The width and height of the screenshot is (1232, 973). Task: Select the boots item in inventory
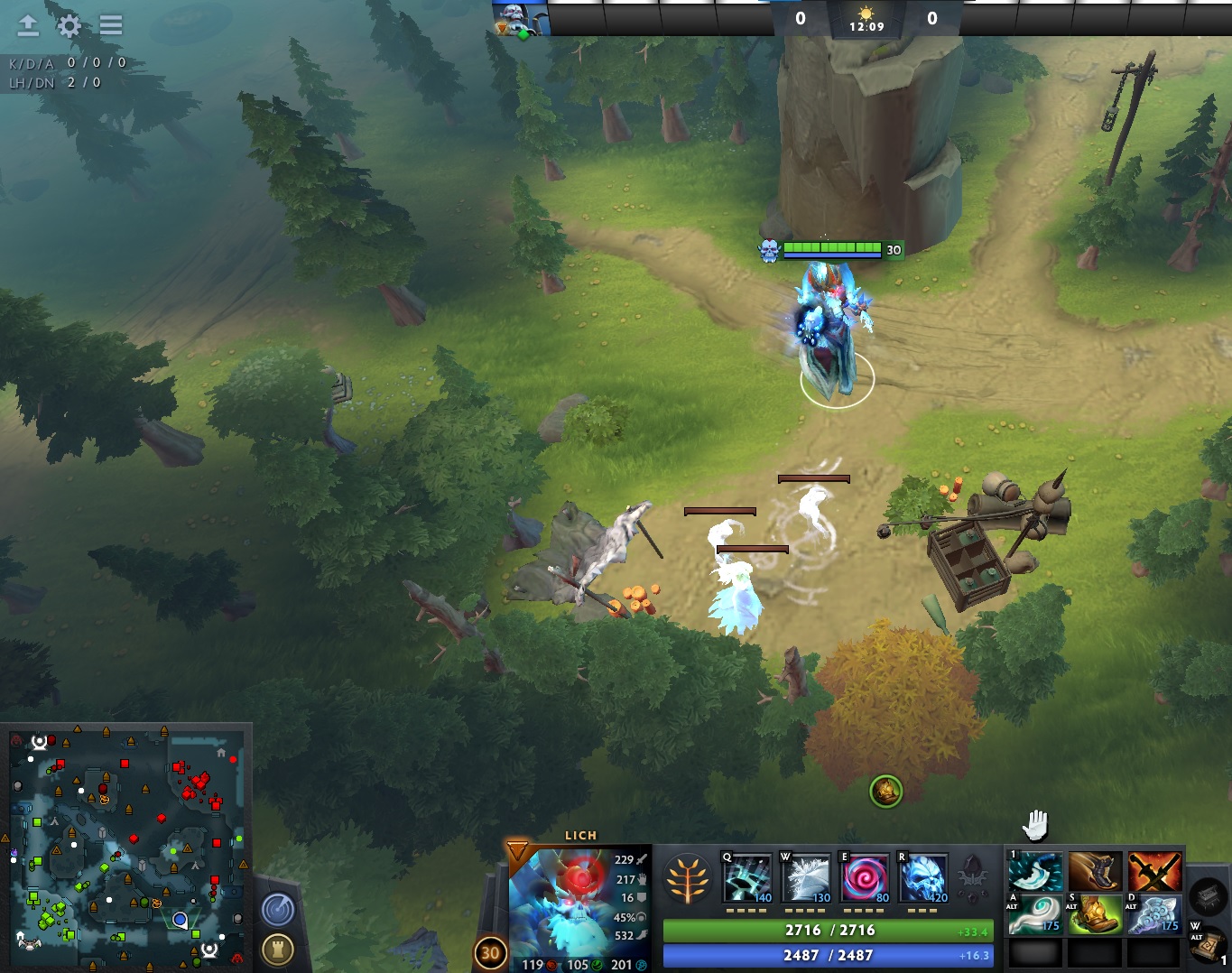pyautogui.click(x=1095, y=871)
